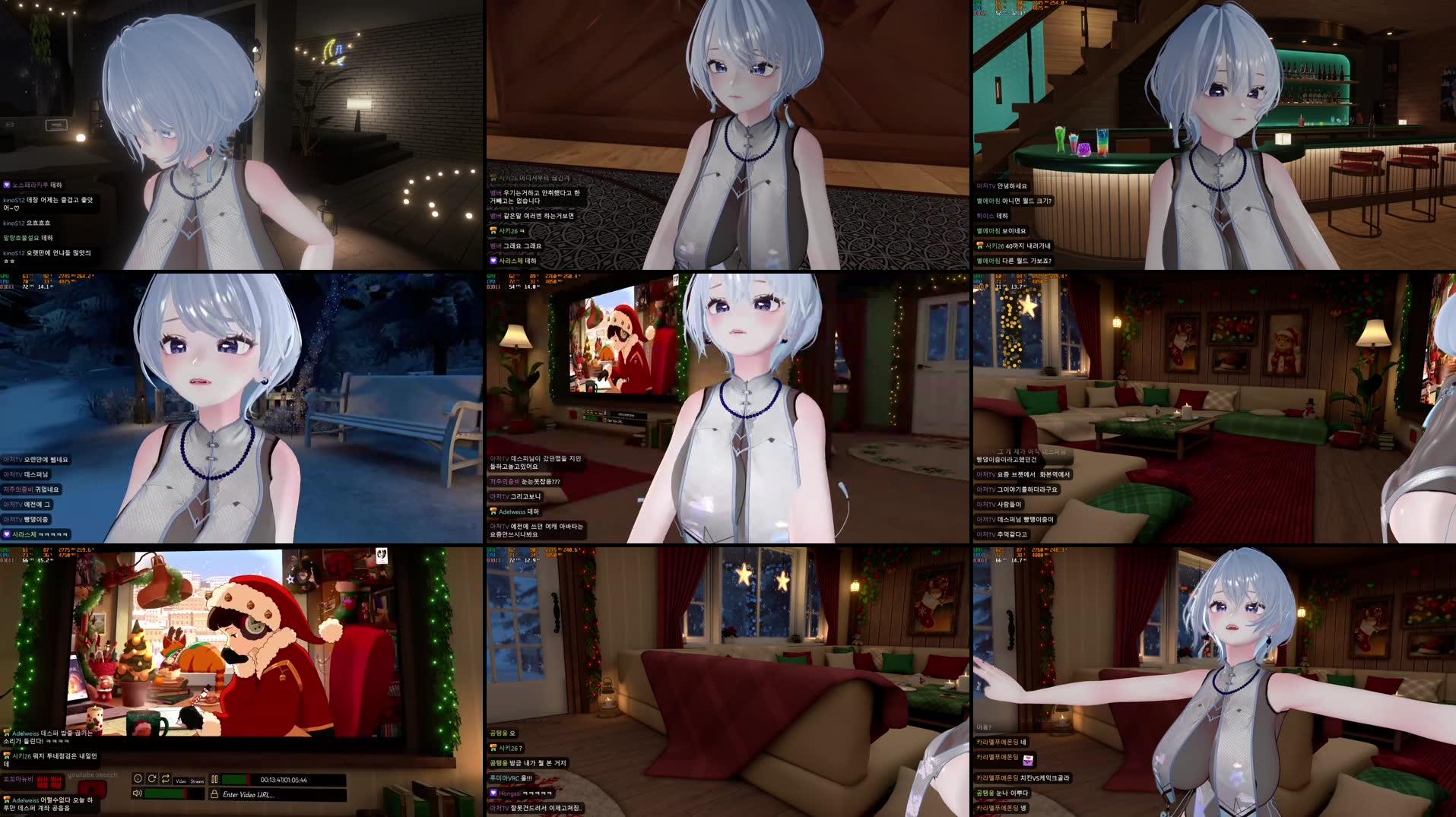Pause playback with the pause button

pyautogui.click(x=214, y=779)
